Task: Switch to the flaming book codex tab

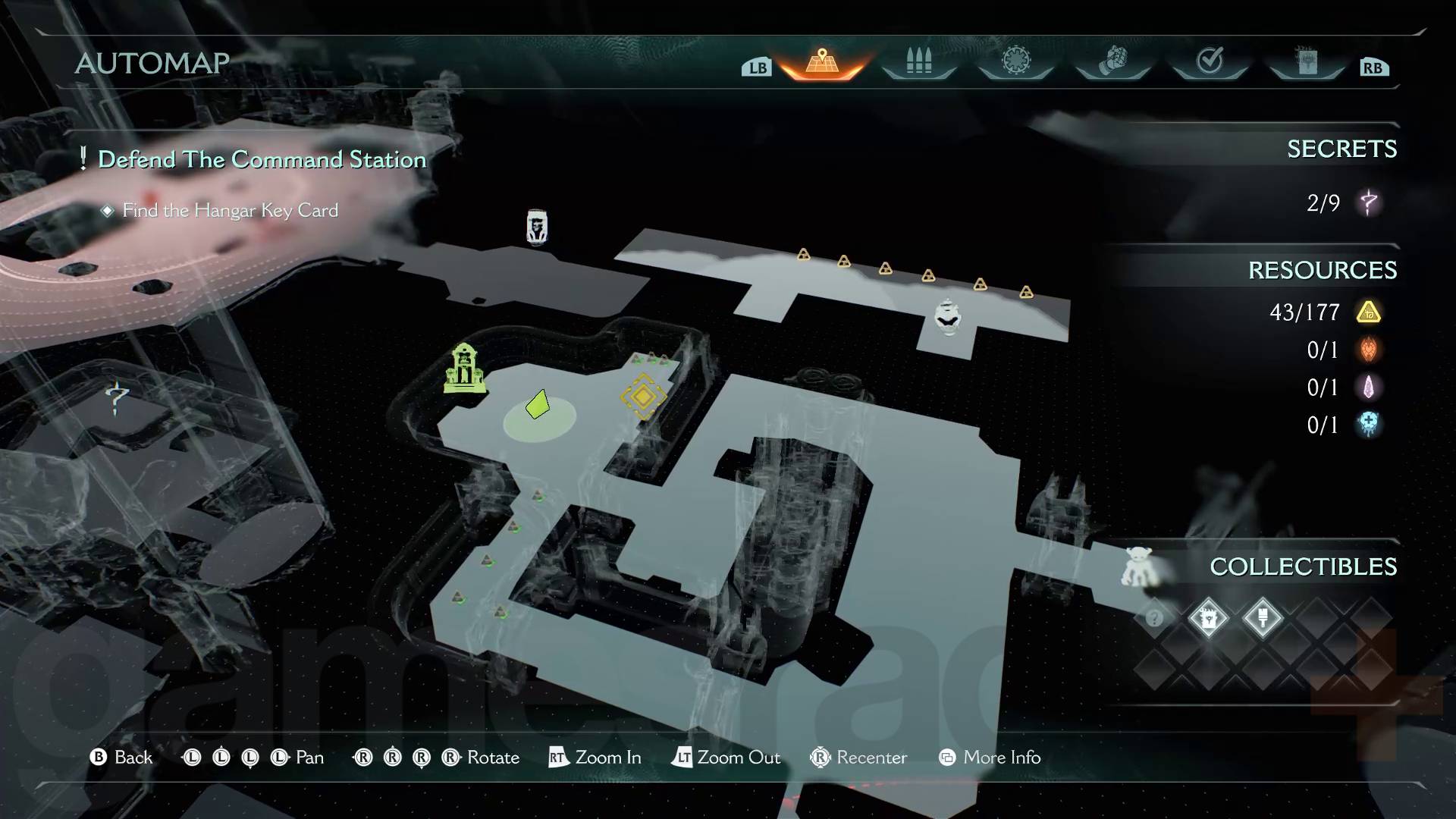Action: point(1307,62)
